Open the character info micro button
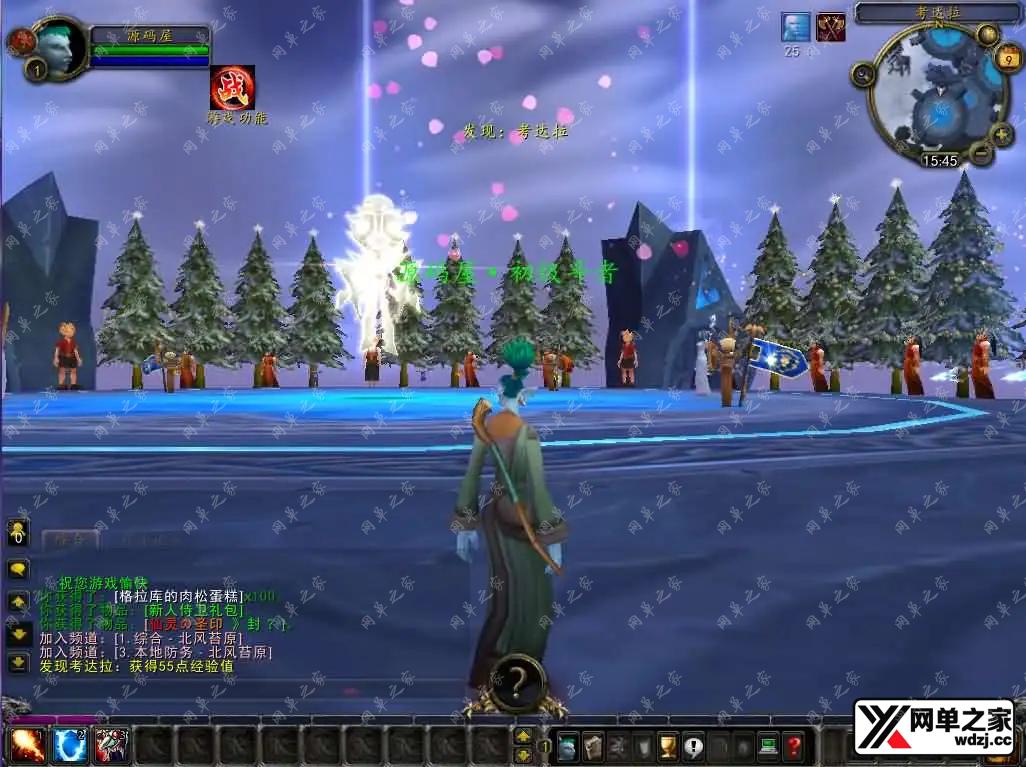1026x767 pixels. pos(568,746)
